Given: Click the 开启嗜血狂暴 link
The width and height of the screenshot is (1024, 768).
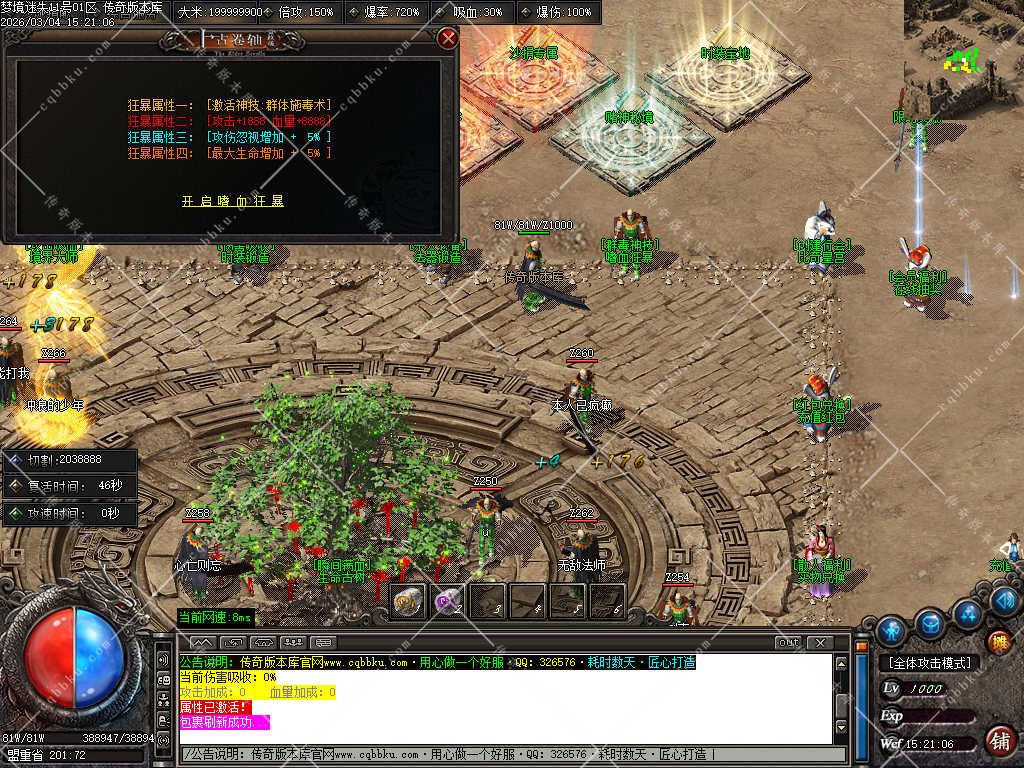Looking at the screenshot, I should 233,201.
